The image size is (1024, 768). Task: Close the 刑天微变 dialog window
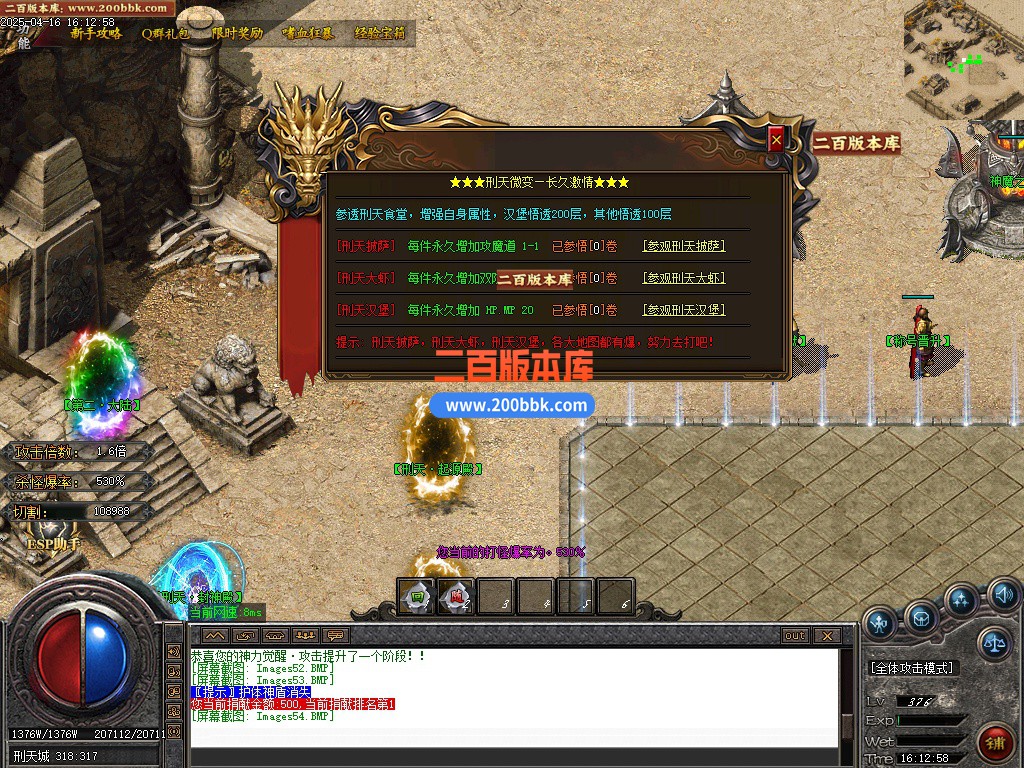point(776,141)
